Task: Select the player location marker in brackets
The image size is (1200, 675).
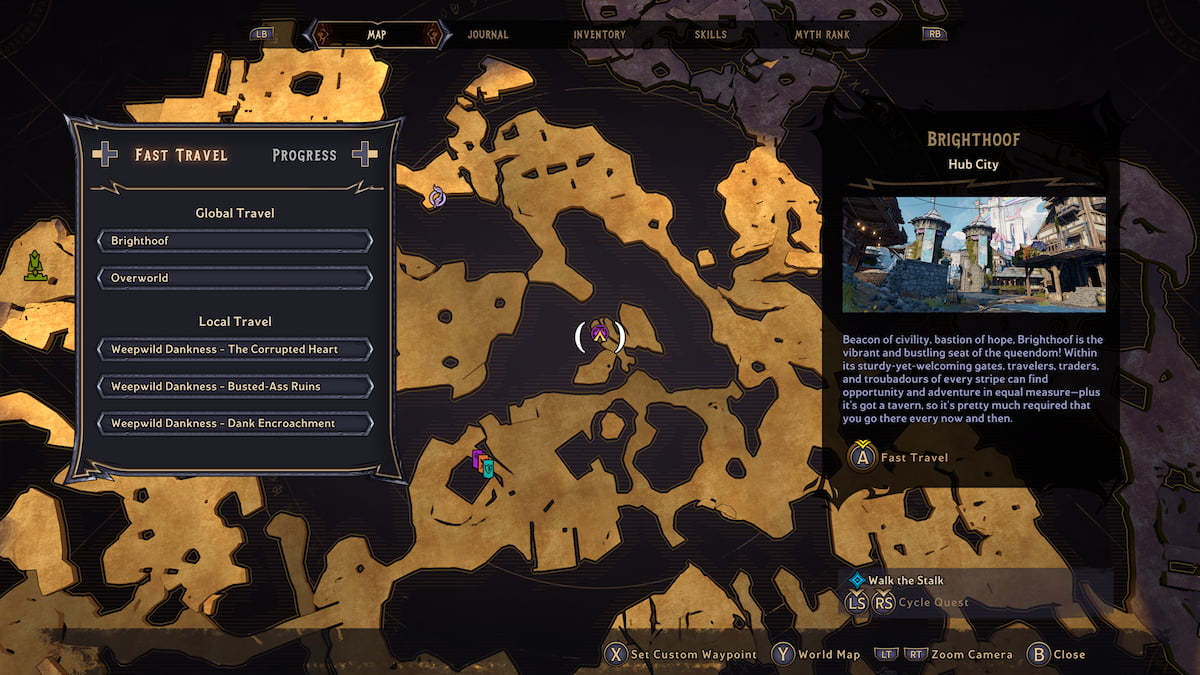Action: (x=600, y=335)
